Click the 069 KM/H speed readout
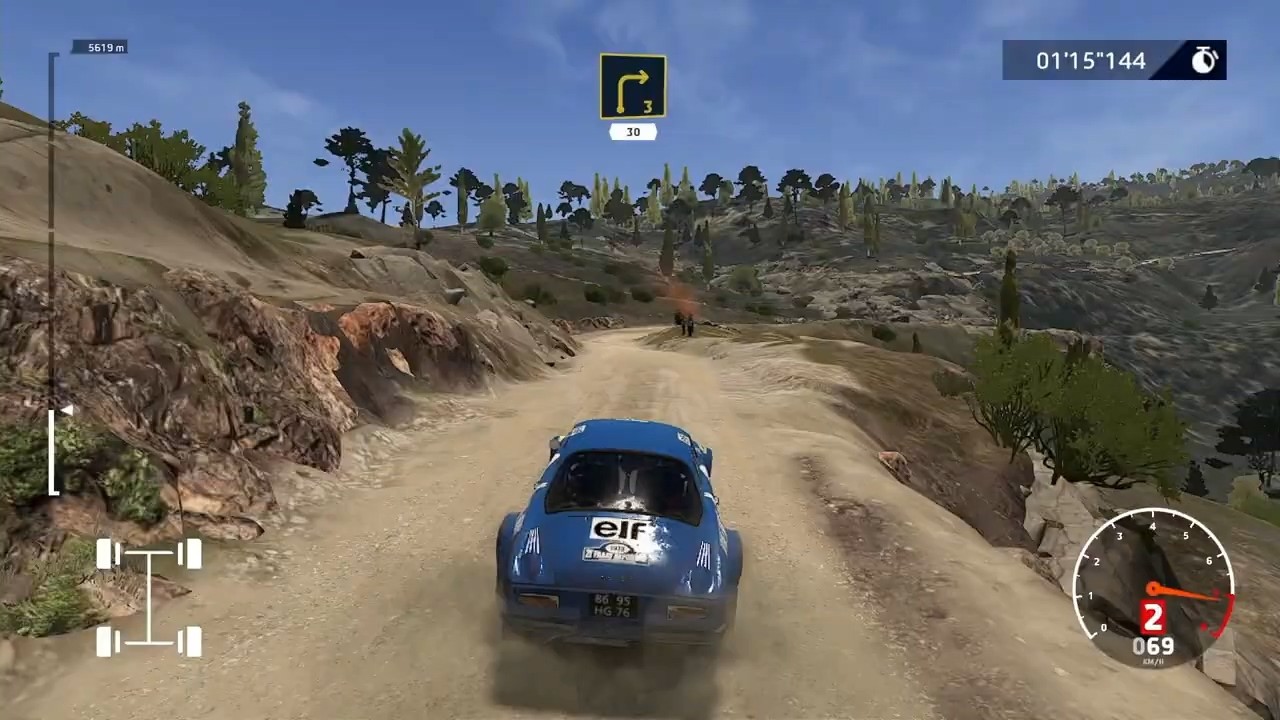The width and height of the screenshot is (1280, 720). pos(1154,645)
